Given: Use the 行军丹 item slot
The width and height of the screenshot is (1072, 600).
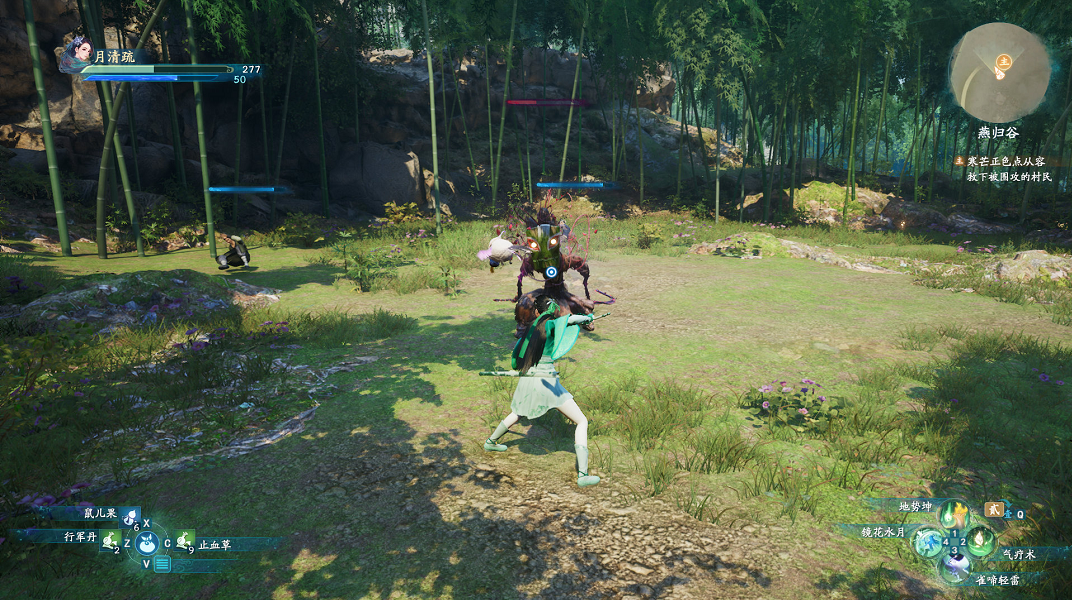Looking at the screenshot, I should click(110, 541).
